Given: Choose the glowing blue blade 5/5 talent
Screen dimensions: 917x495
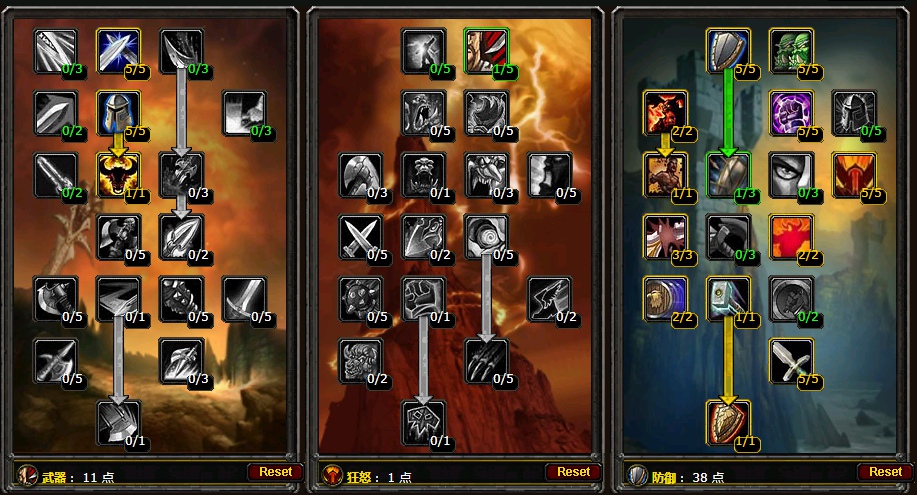Looking at the screenshot, I should [x=118, y=51].
